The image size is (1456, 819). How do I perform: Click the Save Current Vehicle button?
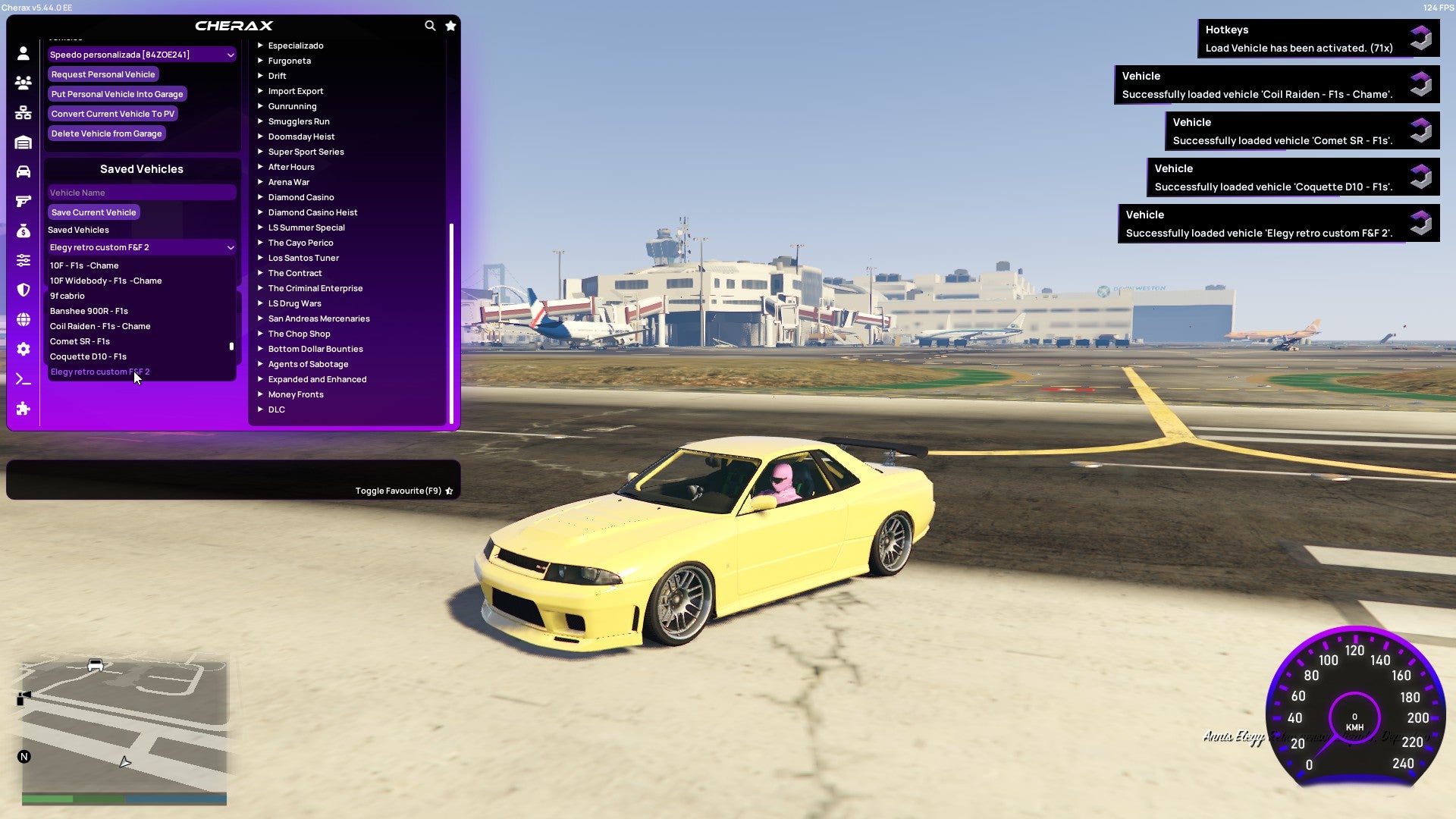click(x=93, y=212)
